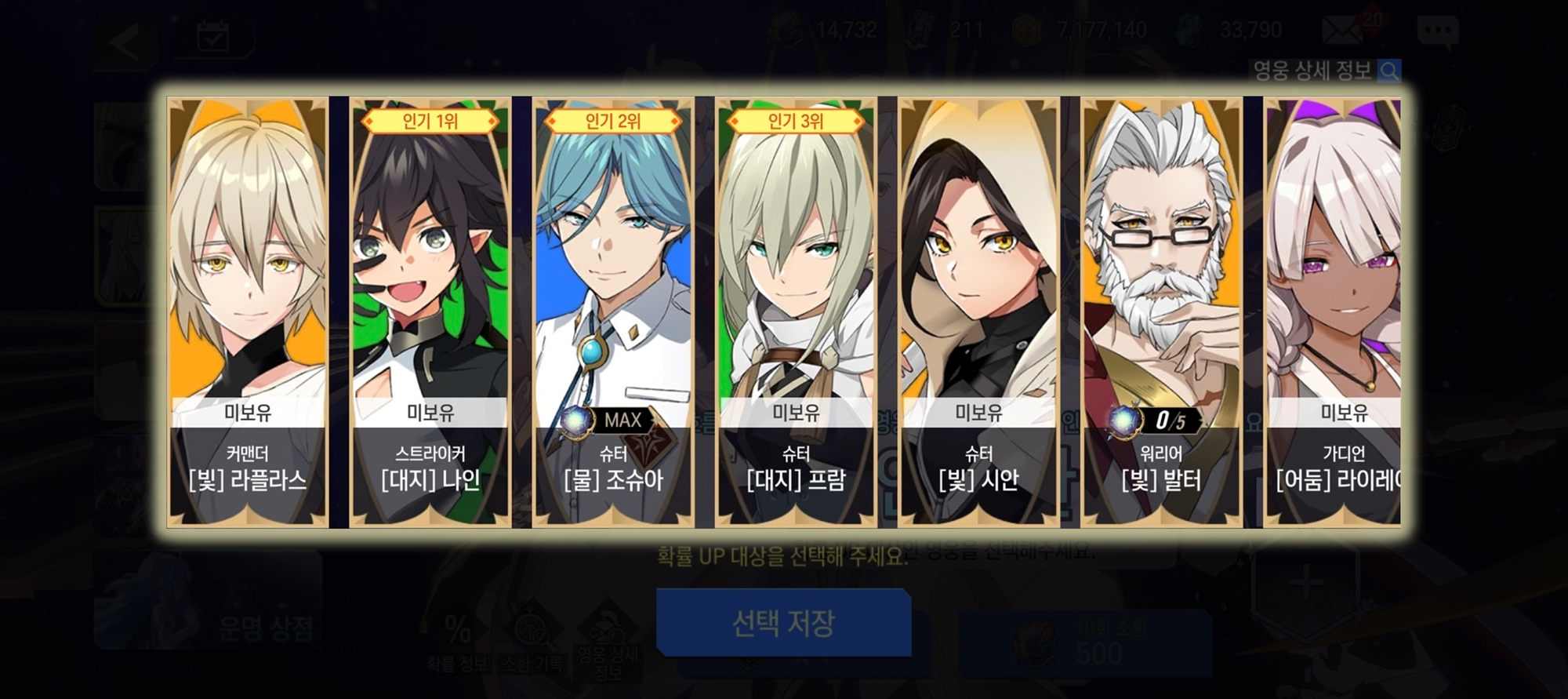Select the [대지] 프람 hero card
Screen dimensions: 1568x699
796,311
